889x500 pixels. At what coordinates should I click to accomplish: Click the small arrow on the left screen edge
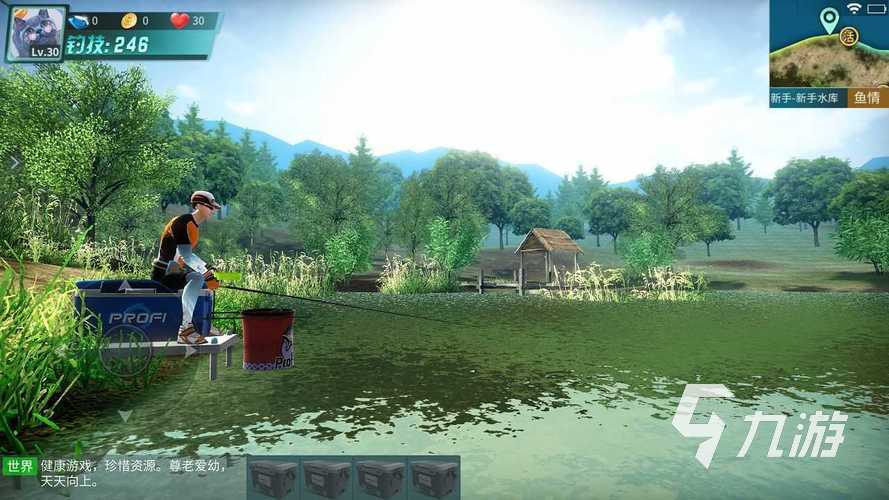[x=13, y=162]
